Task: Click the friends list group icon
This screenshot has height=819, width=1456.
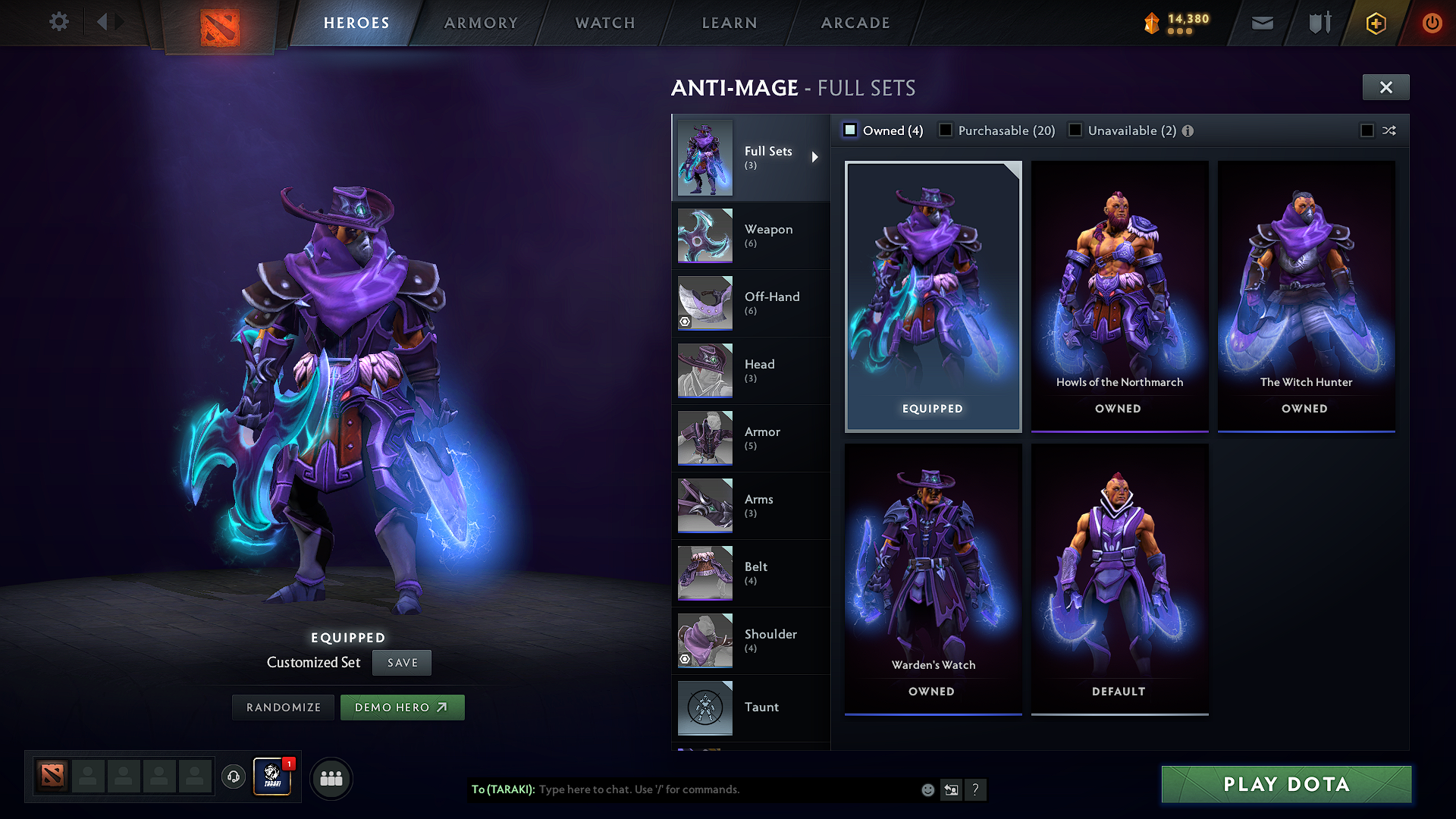Action: coord(331,777)
